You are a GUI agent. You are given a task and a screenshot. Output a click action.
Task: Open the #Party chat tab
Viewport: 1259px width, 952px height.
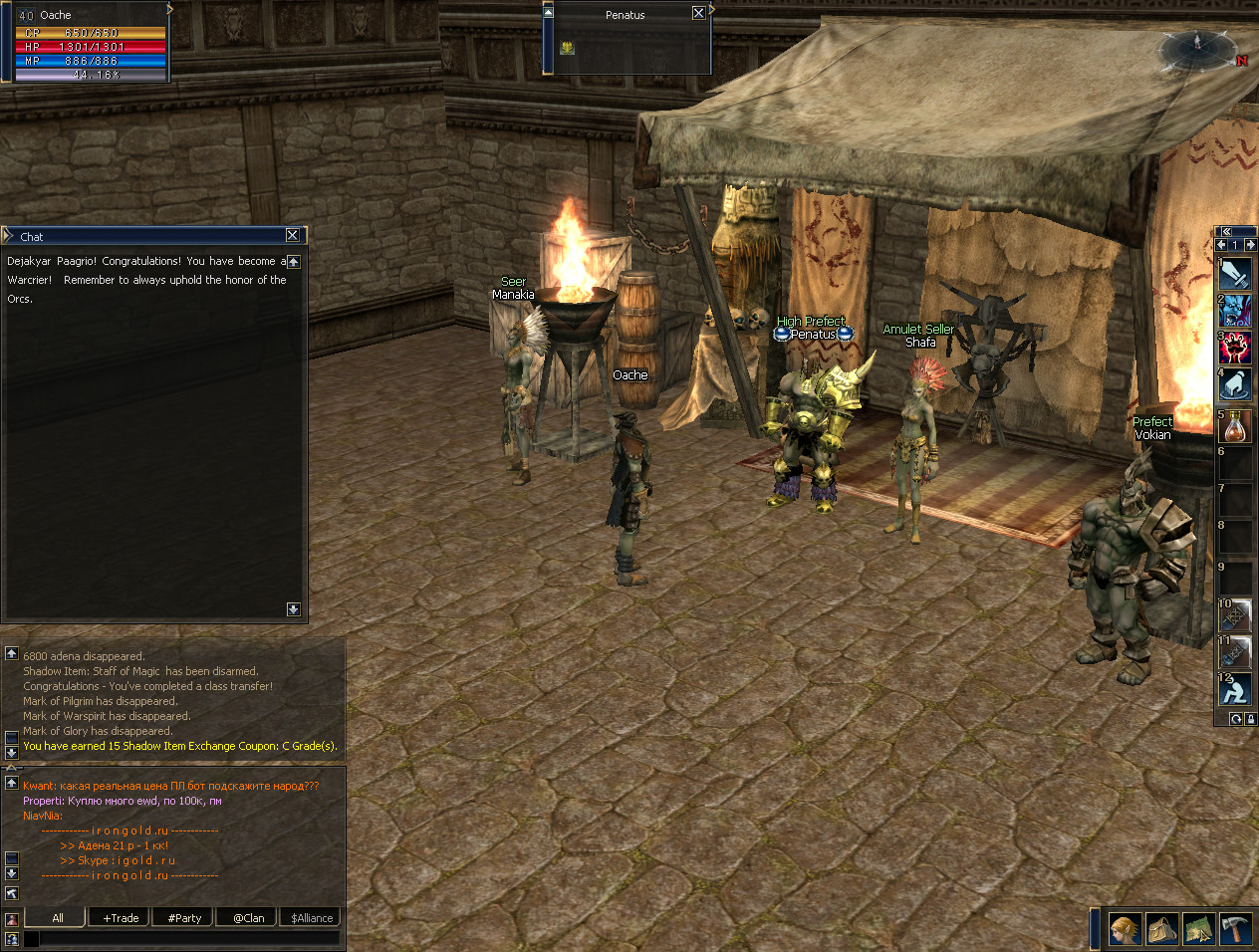click(x=184, y=918)
